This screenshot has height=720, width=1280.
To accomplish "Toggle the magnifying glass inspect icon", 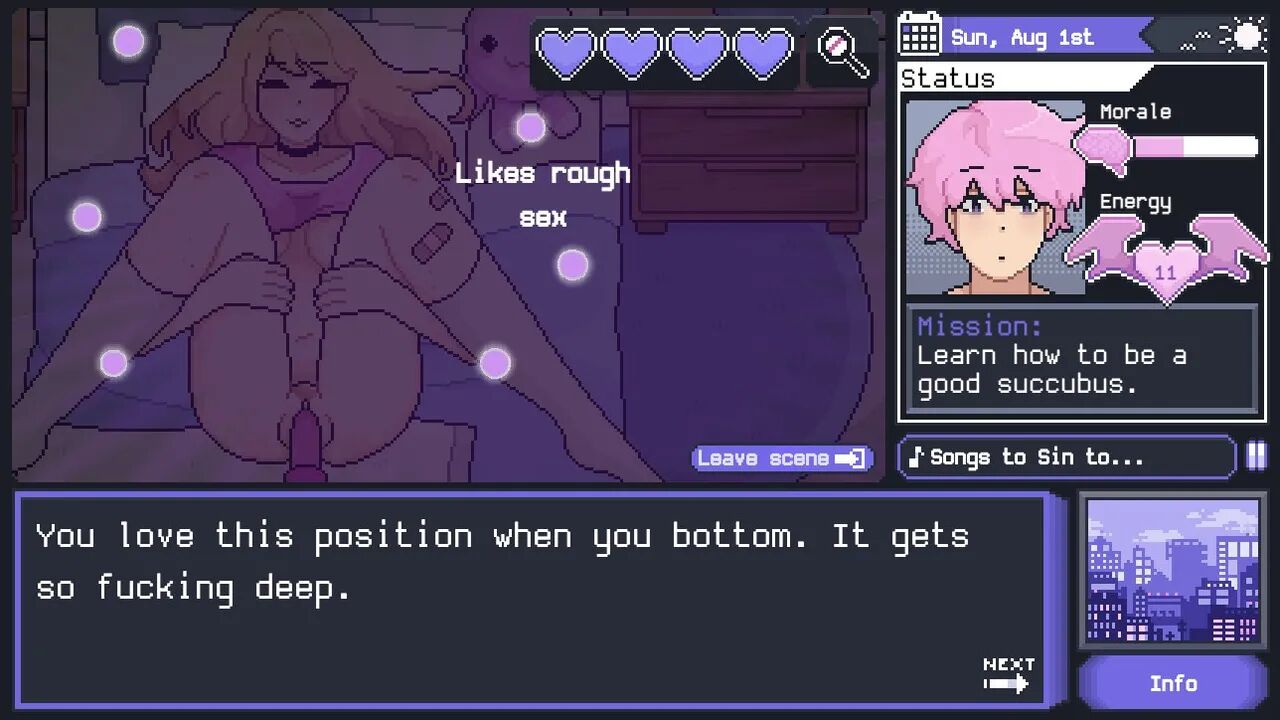I will [842, 52].
